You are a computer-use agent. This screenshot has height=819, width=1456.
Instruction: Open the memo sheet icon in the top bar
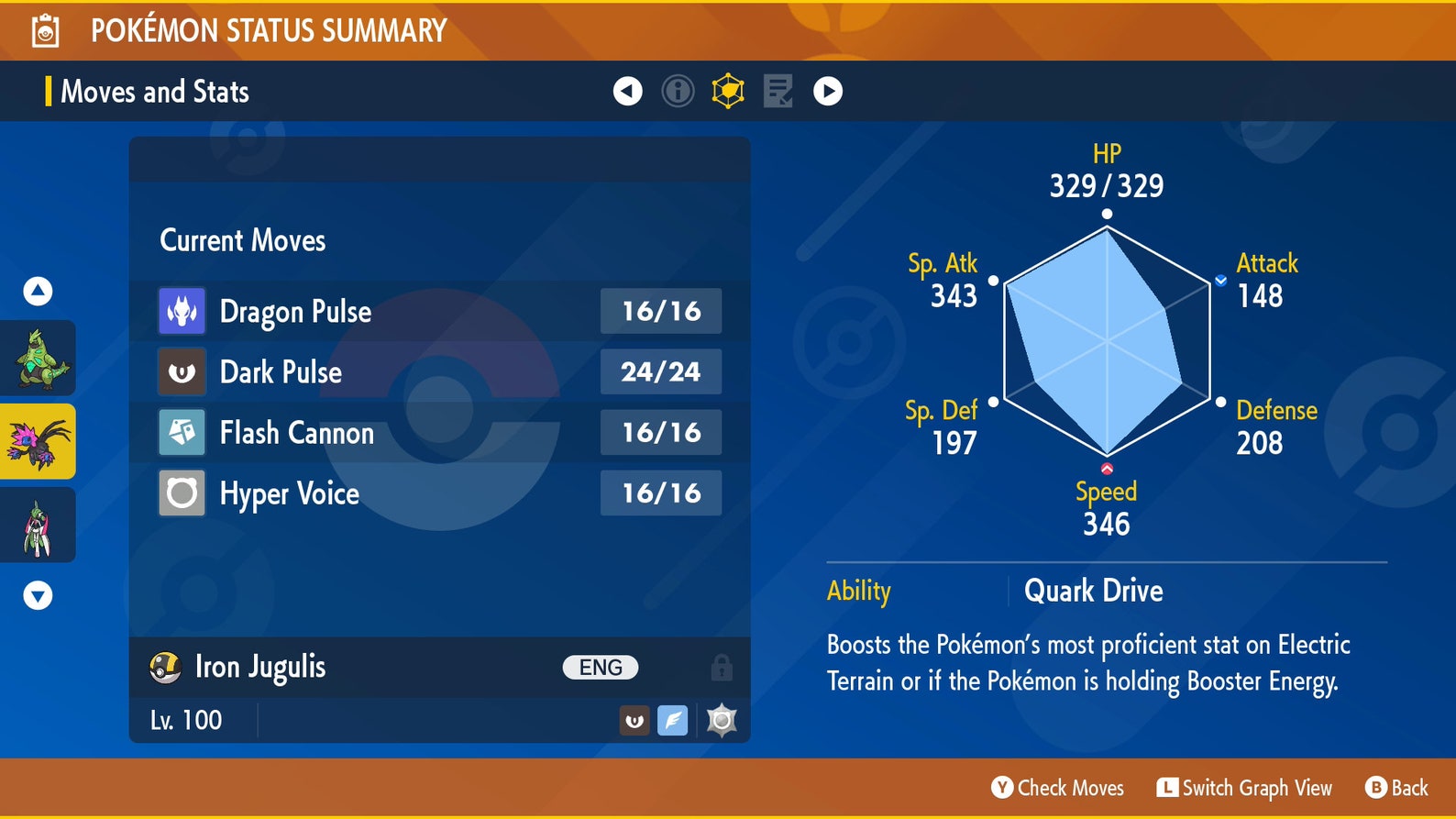tap(778, 91)
